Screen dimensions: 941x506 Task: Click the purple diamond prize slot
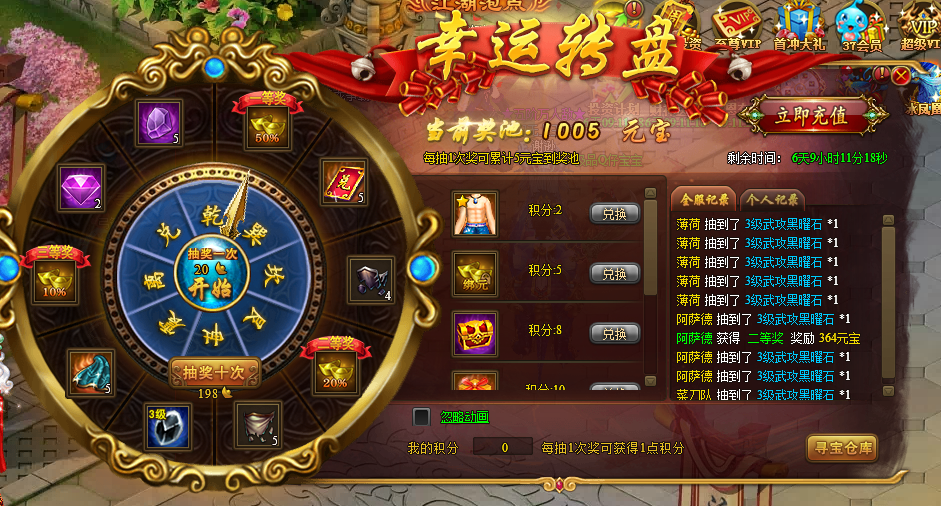pyautogui.click(x=81, y=191)
